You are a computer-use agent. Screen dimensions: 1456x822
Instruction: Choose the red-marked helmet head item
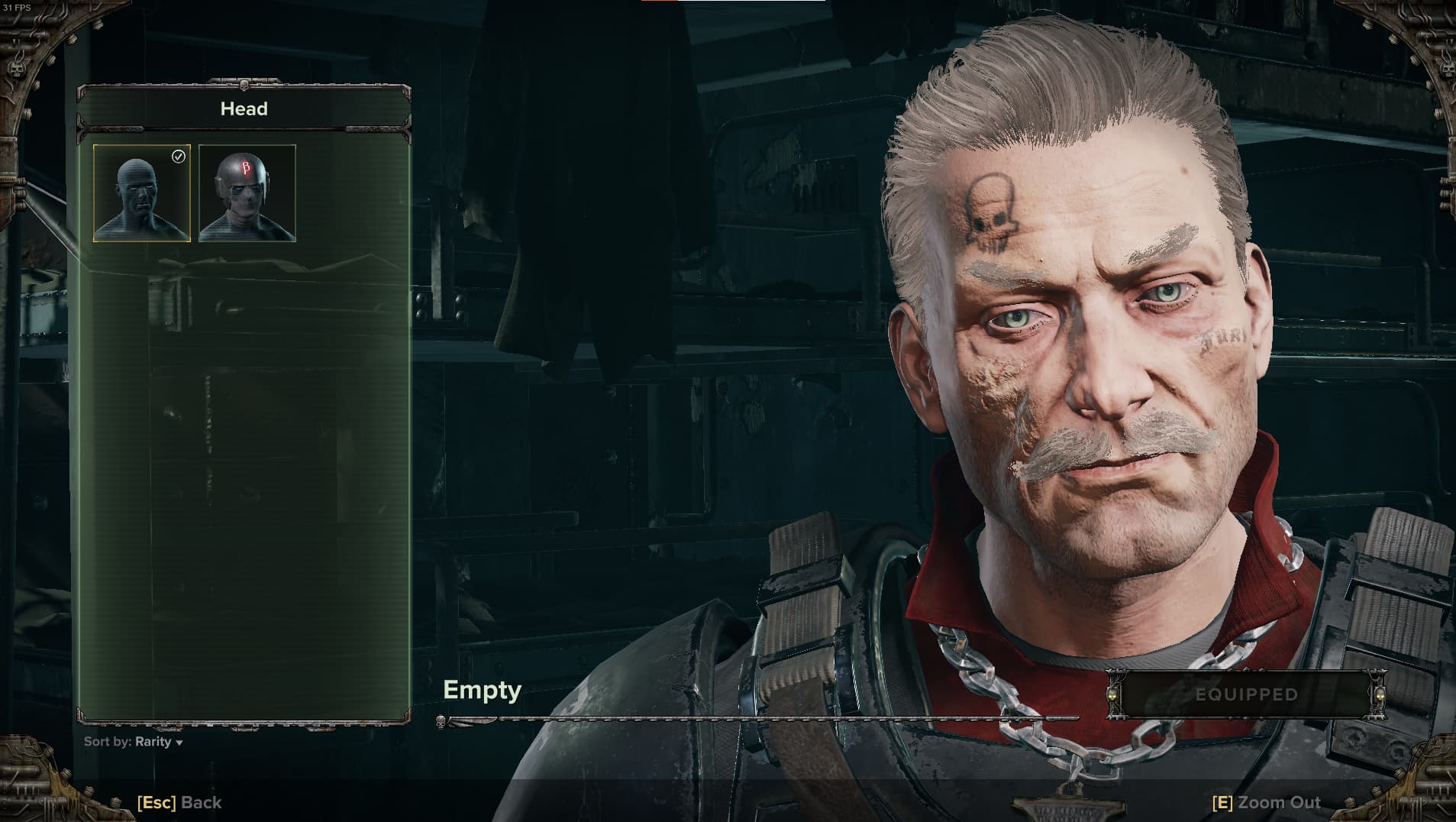[247, 193]
